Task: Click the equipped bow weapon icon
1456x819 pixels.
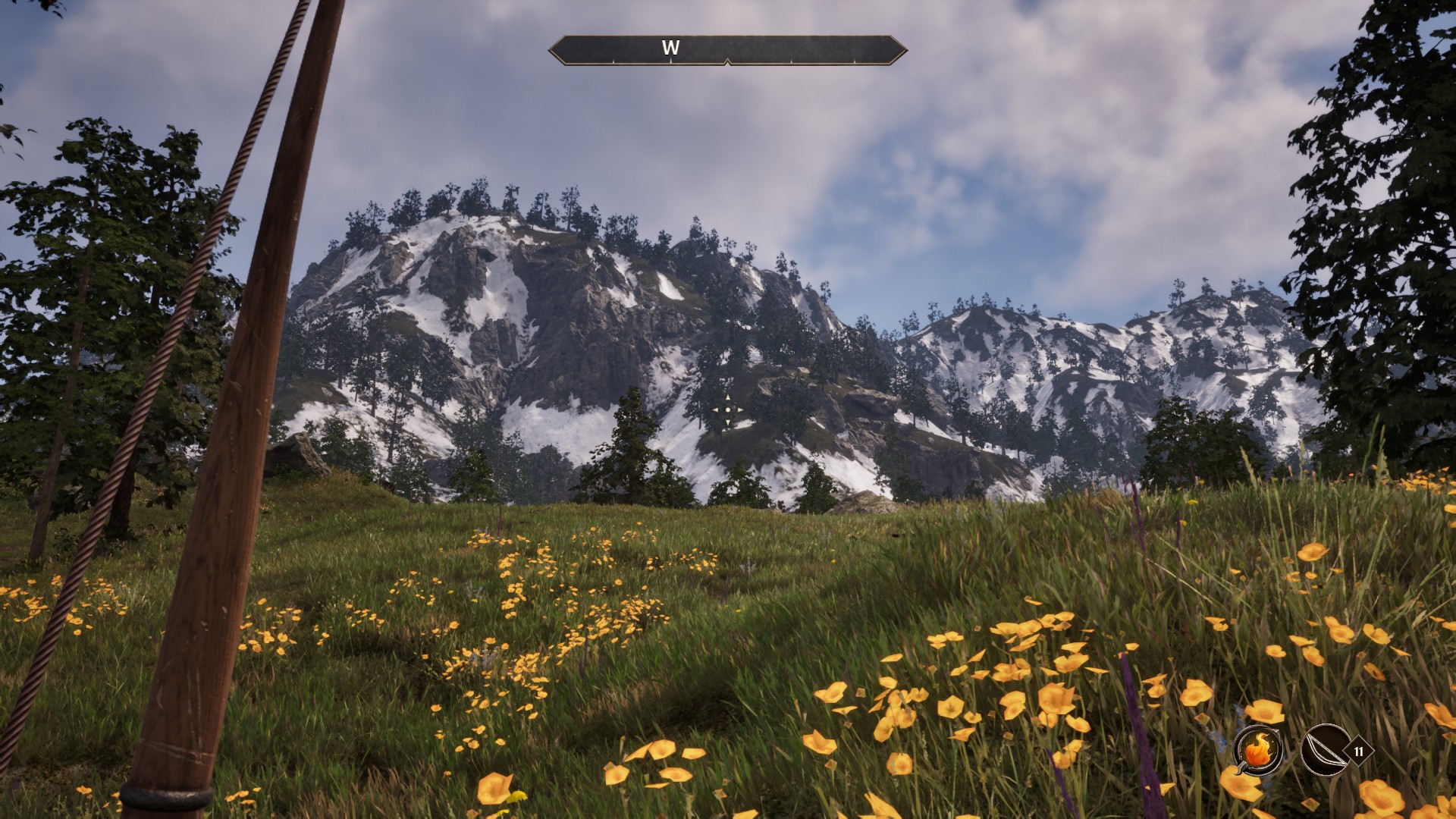Action: click(x=1323, y=751)
